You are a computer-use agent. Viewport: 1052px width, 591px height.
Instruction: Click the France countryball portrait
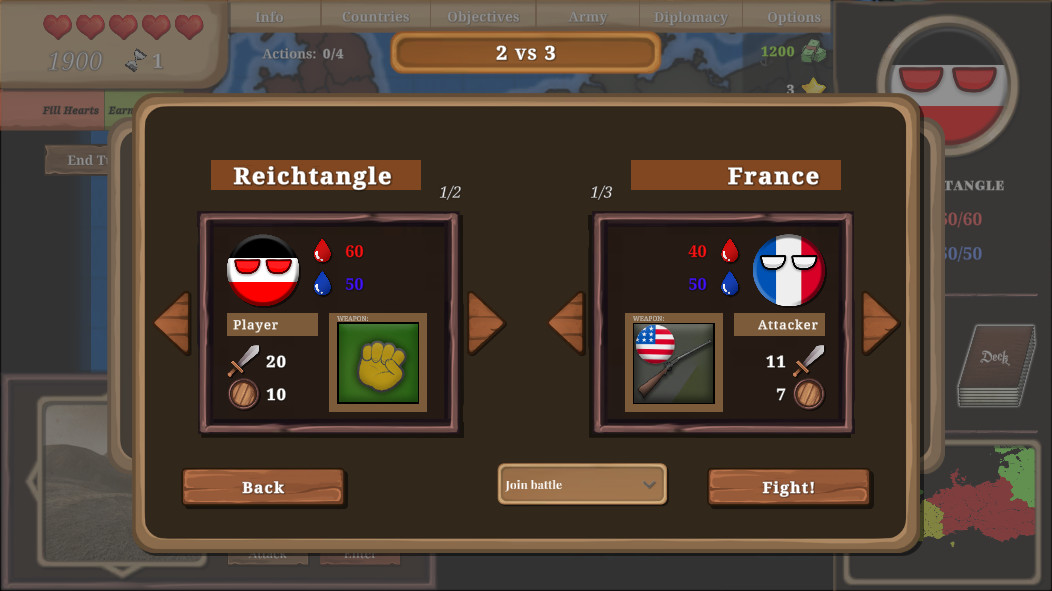pyautogui.click(x=789, y=270)
